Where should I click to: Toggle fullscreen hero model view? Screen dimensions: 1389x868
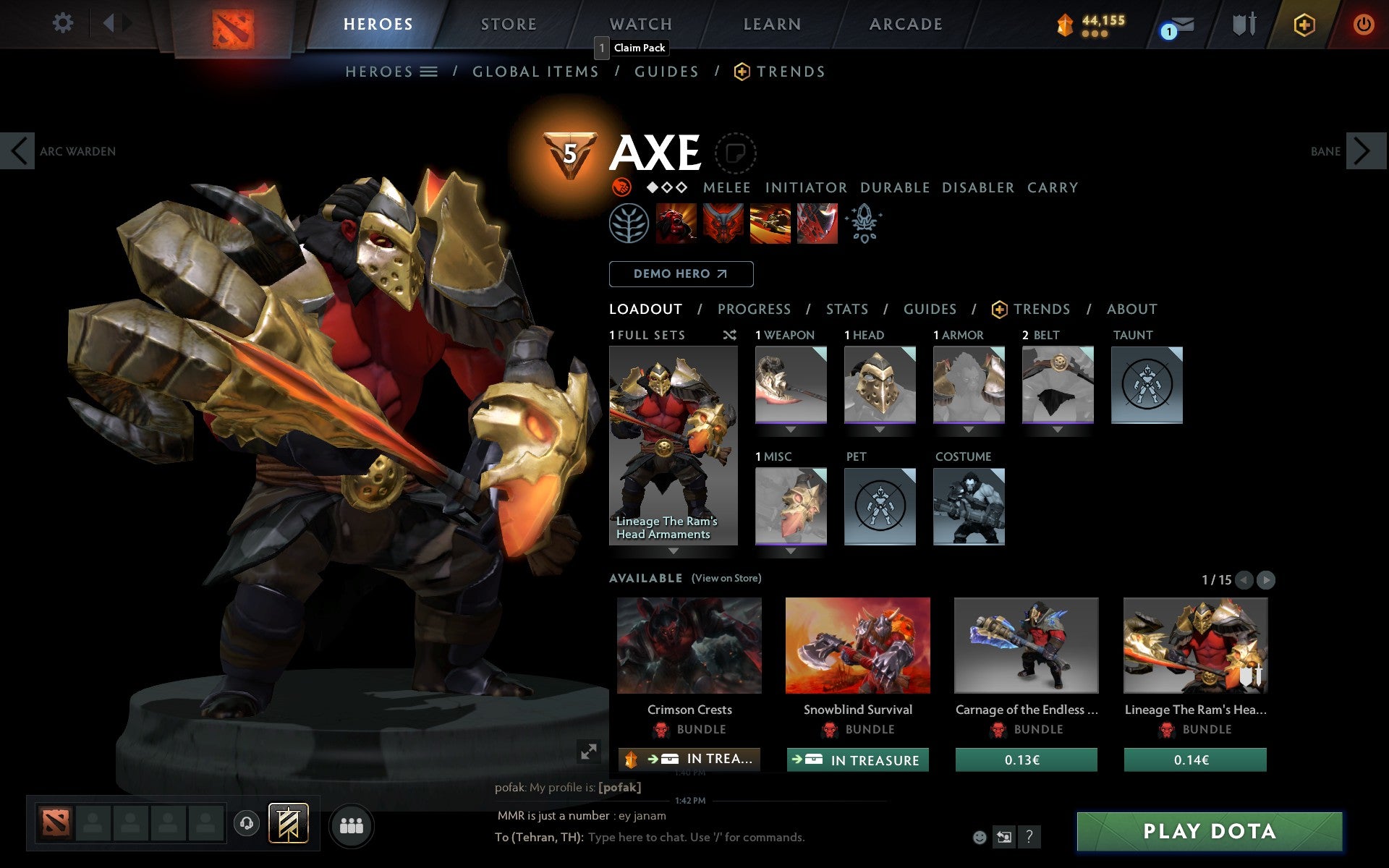click(590, 752)
